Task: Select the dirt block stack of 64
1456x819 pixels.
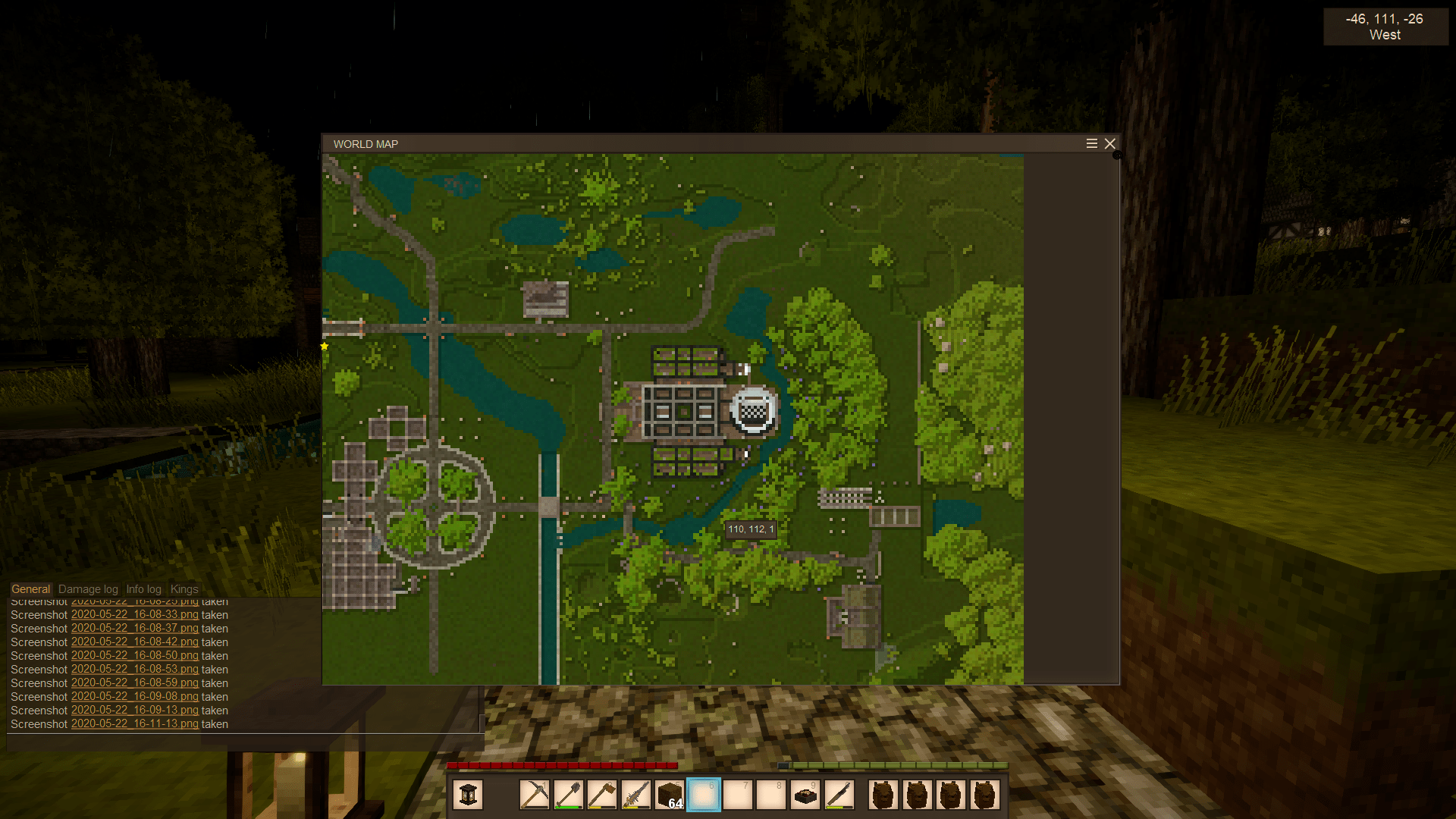Action: 670,795
